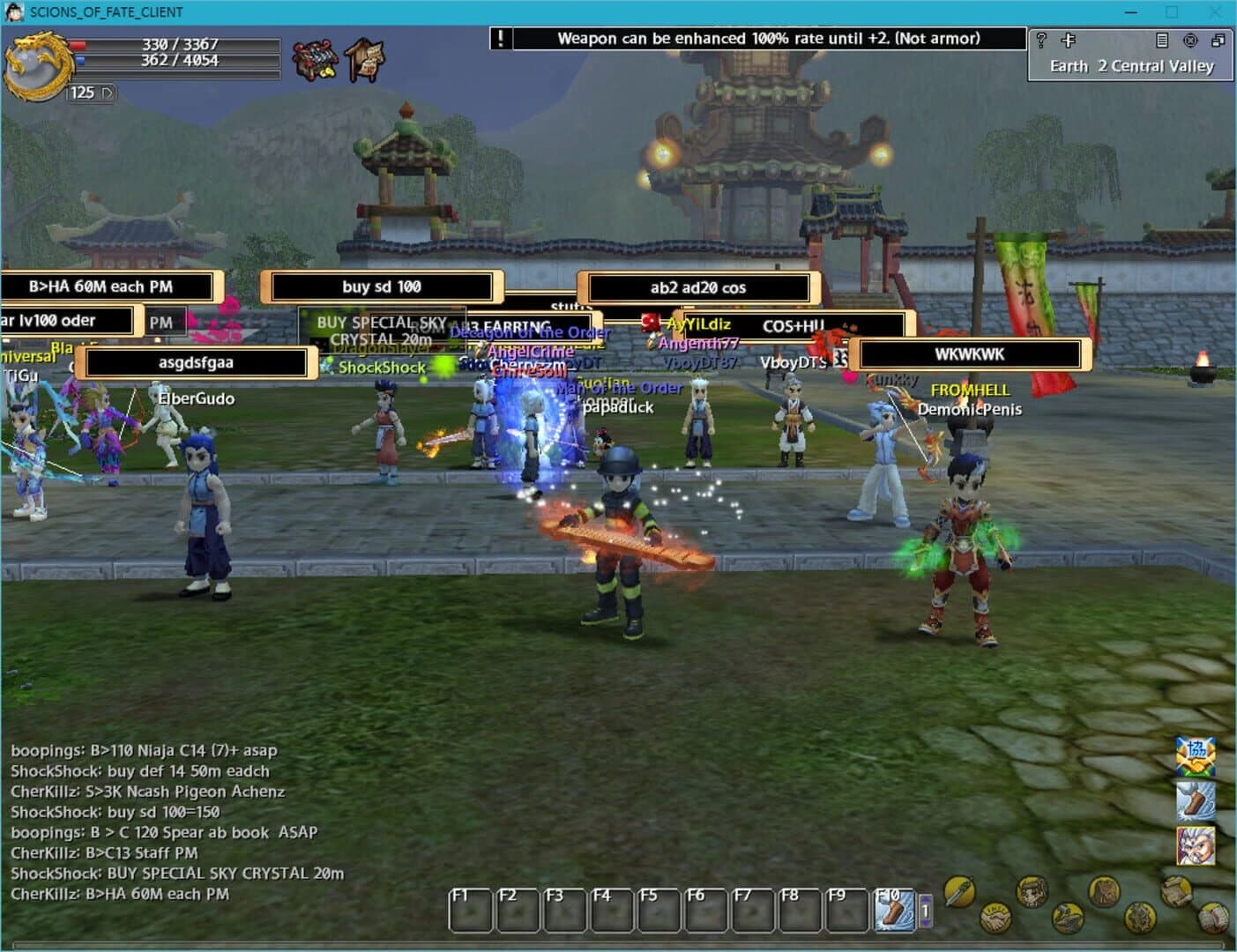Click the handshake trade icon bottom-right
Viewport: 1237px width, 952px height.
996,919
